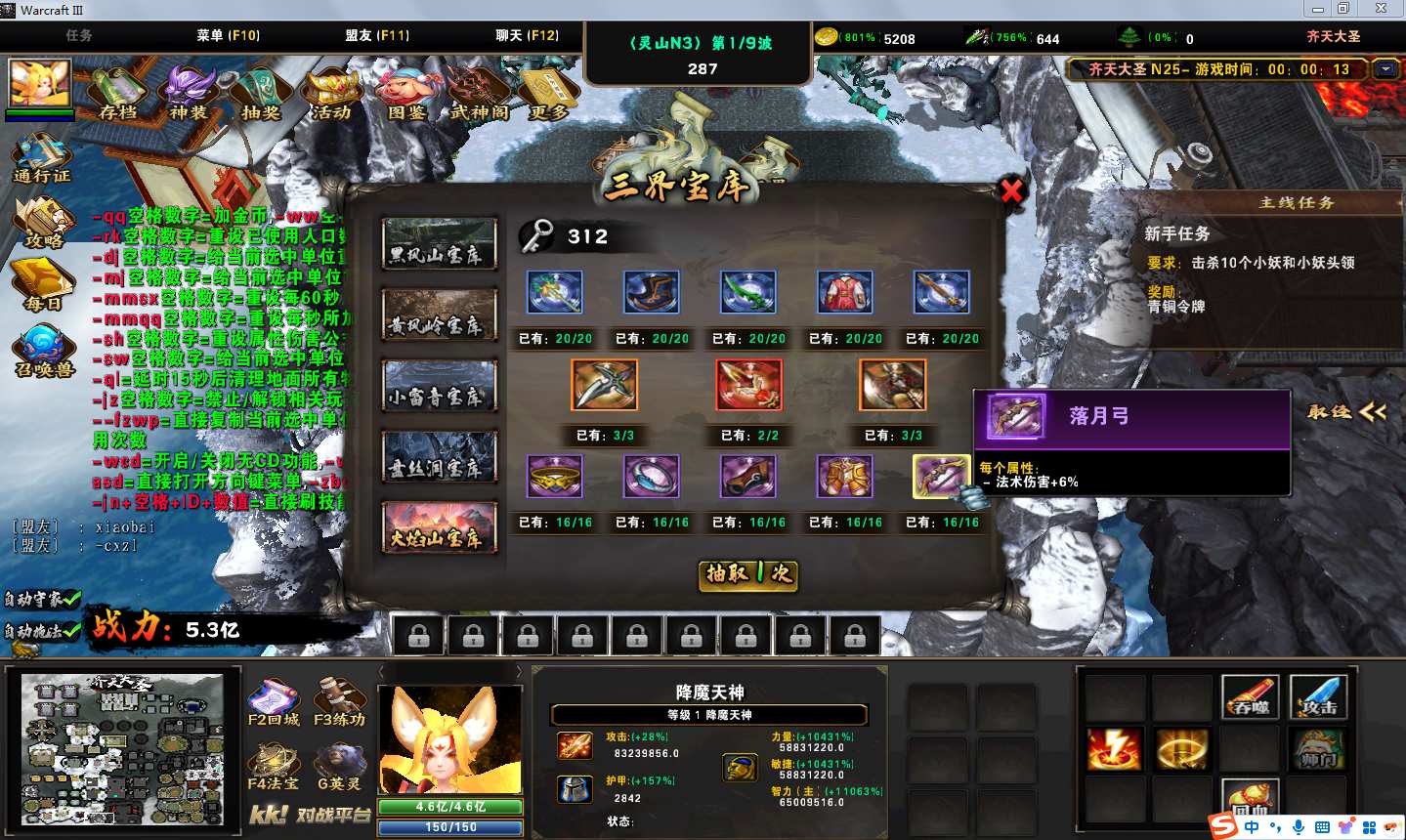Open the 存档 save icon
This screenshot has width=1406, height=840.
point(119,93)
